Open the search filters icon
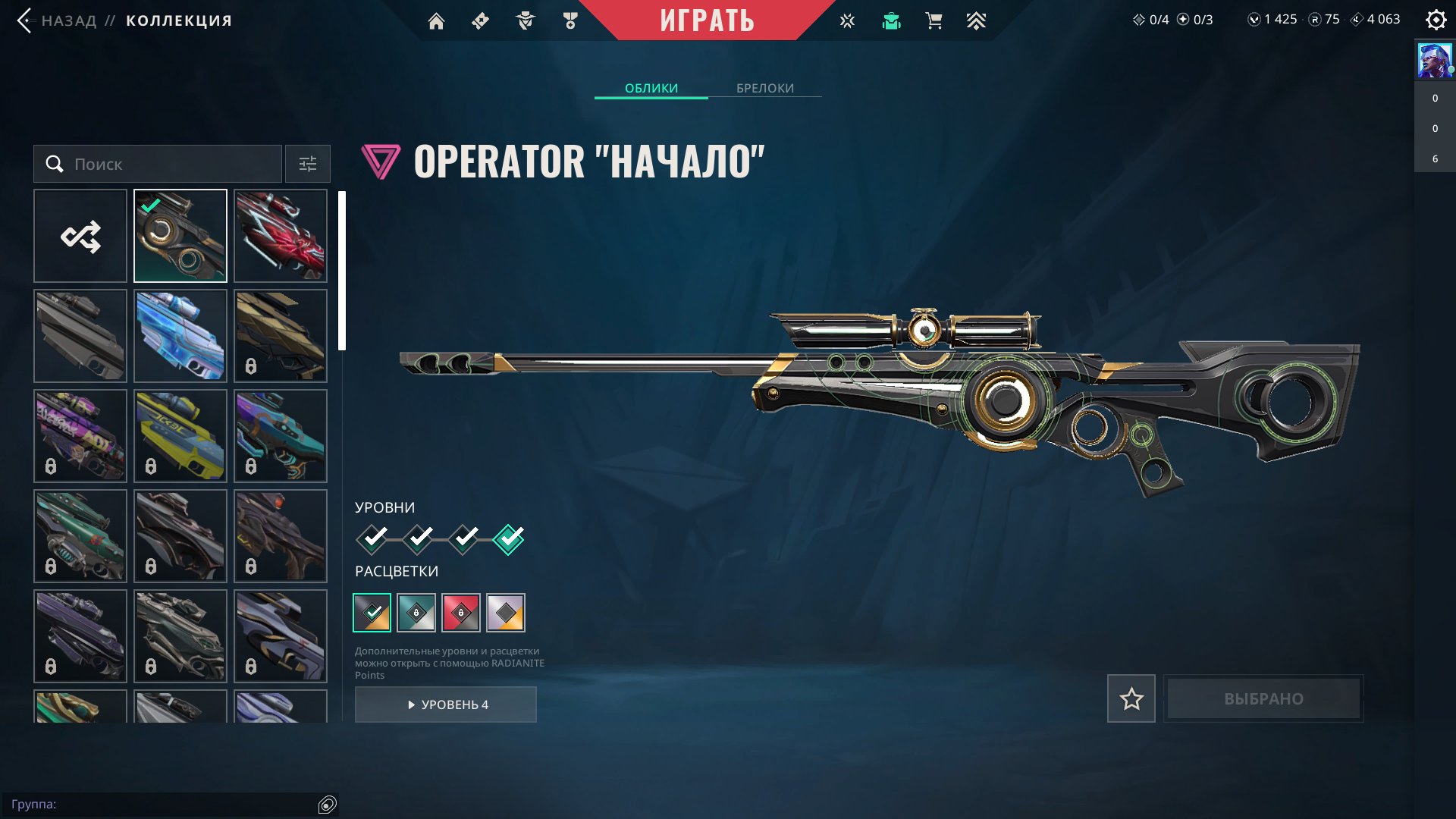Image resolution: width=1456 pixels, height=819 pixels. coord(307,164)
